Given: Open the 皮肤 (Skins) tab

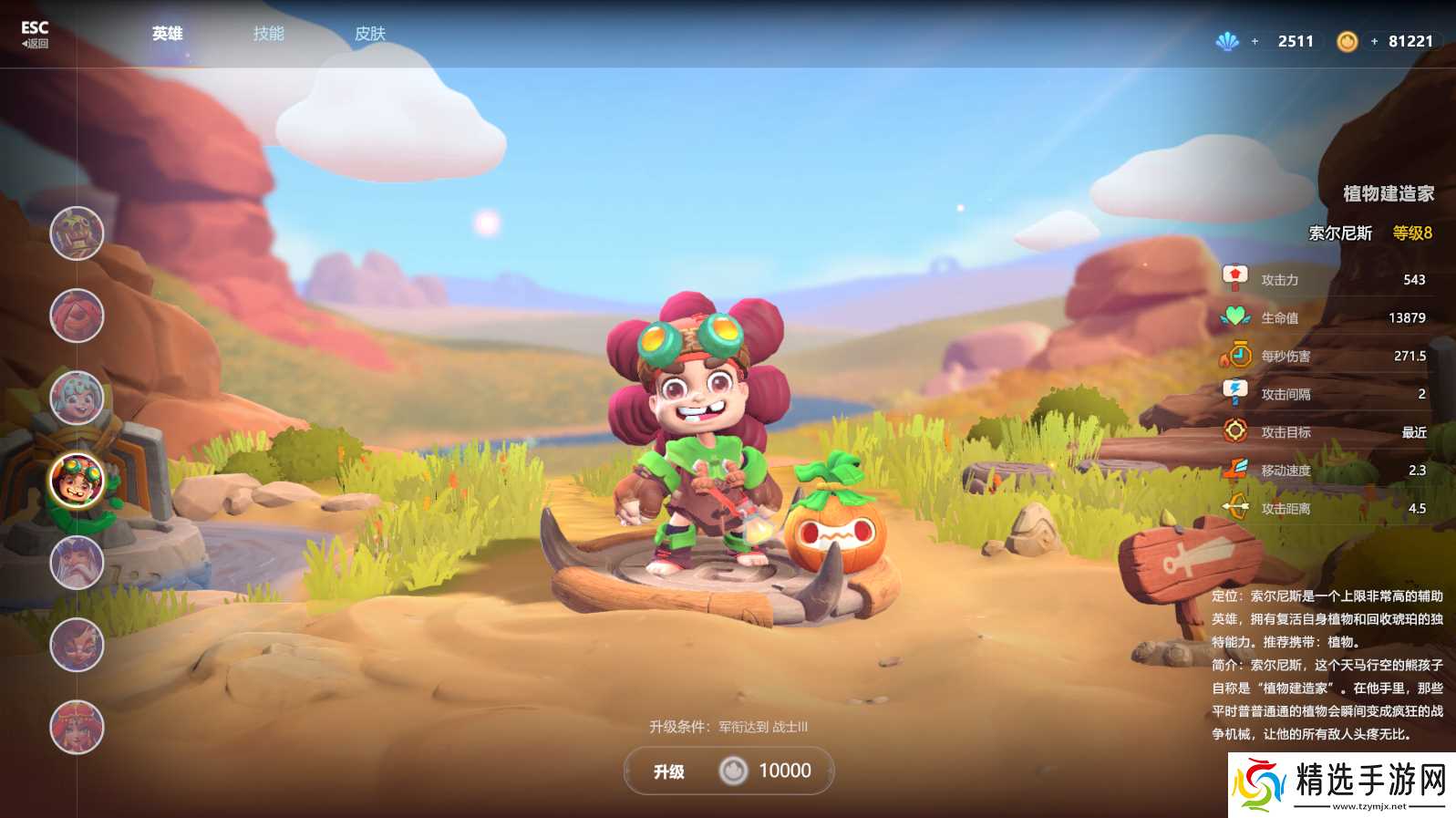Looking at the screenshot, I should pos(370,34).
